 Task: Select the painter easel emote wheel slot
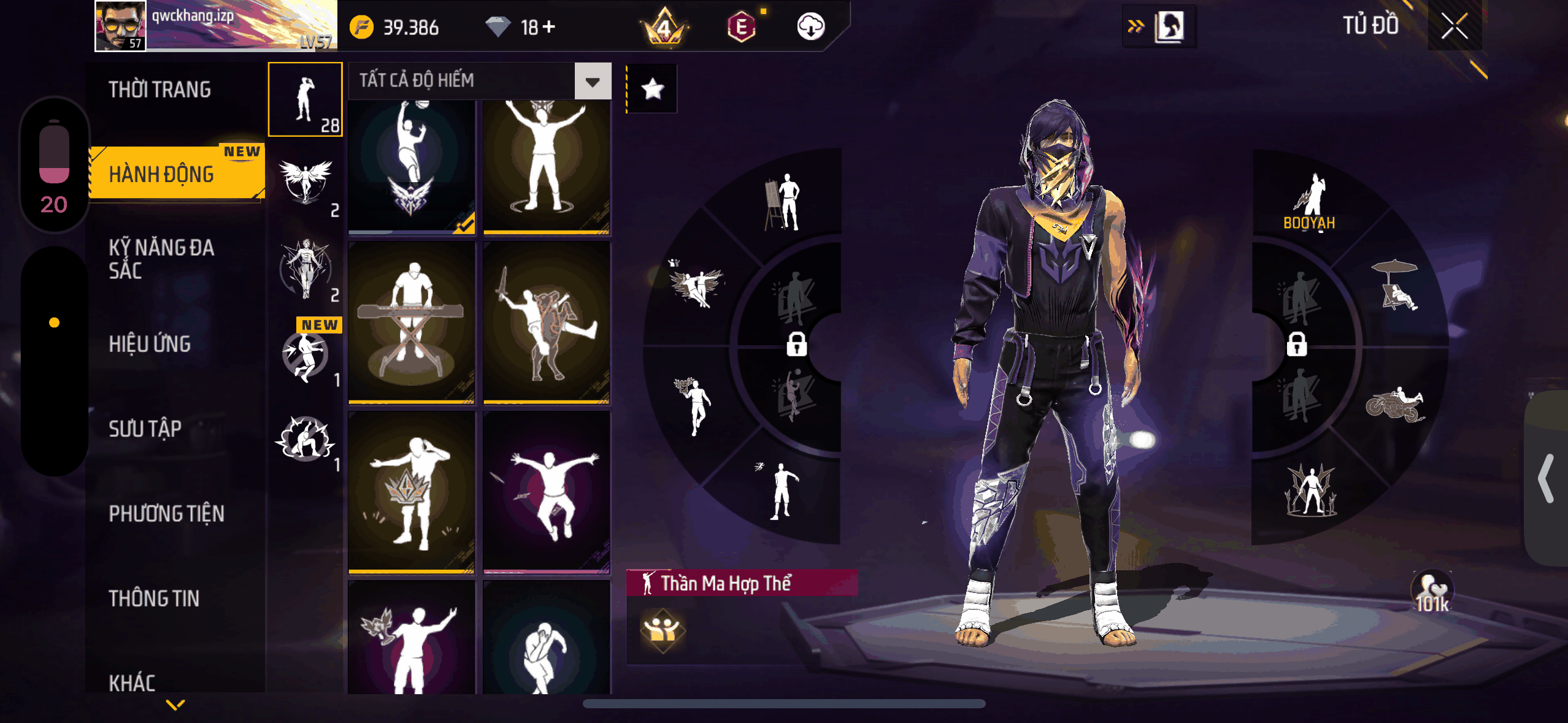click(783, 202)
